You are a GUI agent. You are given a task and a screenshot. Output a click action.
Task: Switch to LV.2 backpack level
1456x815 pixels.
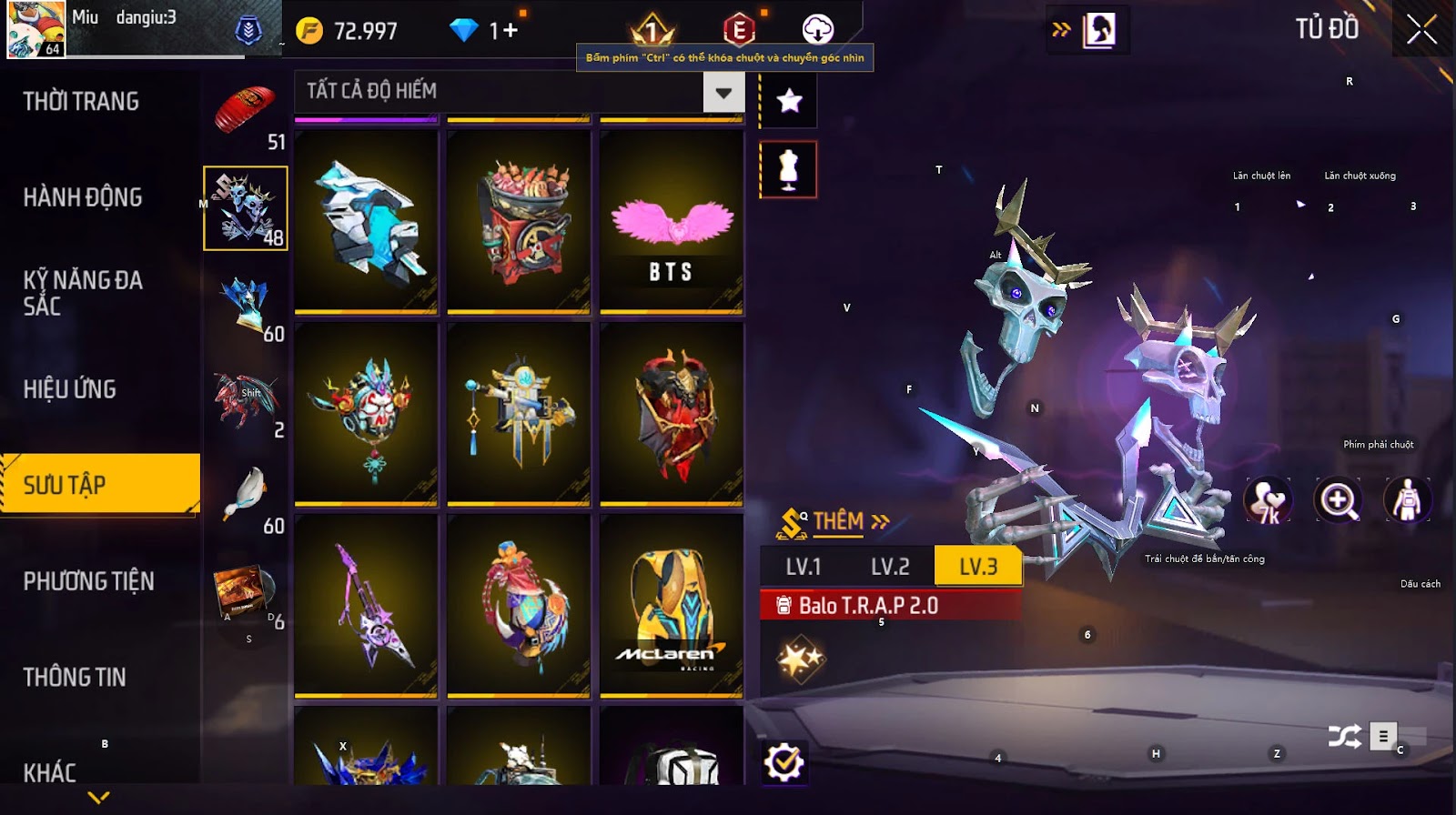click(890, 567)
